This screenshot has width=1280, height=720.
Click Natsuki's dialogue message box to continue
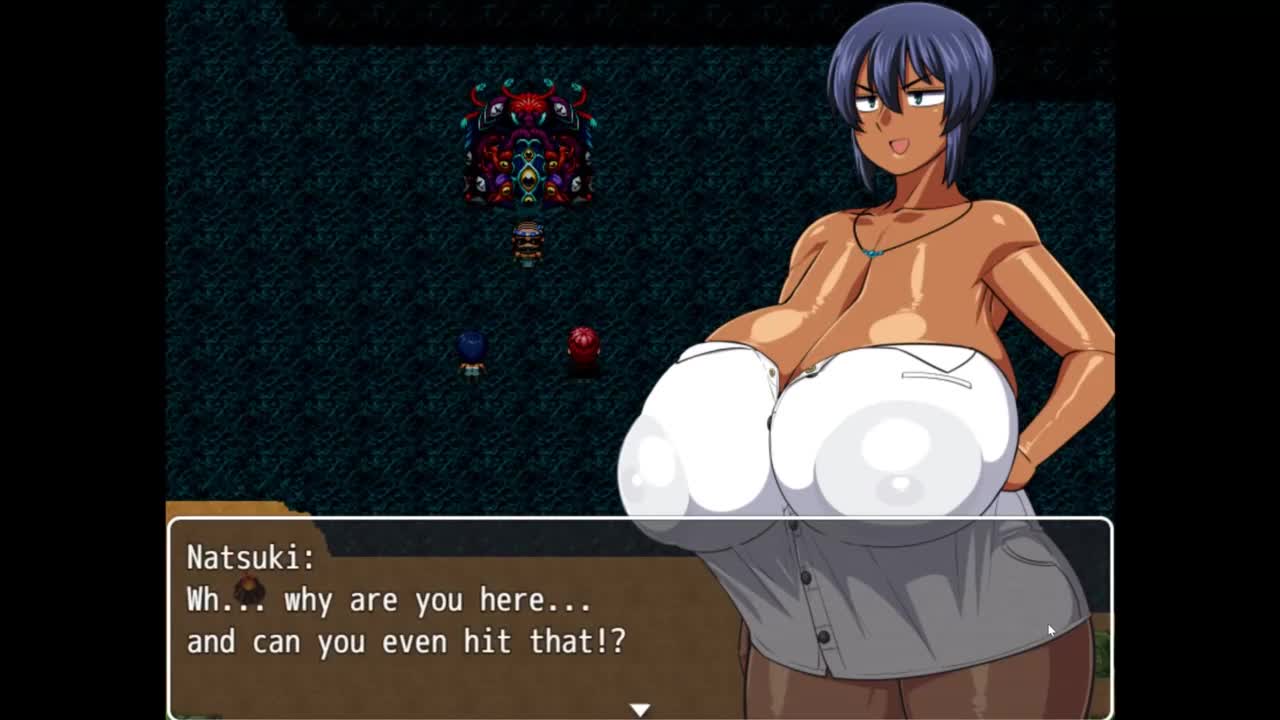click(x=450, y=618)
